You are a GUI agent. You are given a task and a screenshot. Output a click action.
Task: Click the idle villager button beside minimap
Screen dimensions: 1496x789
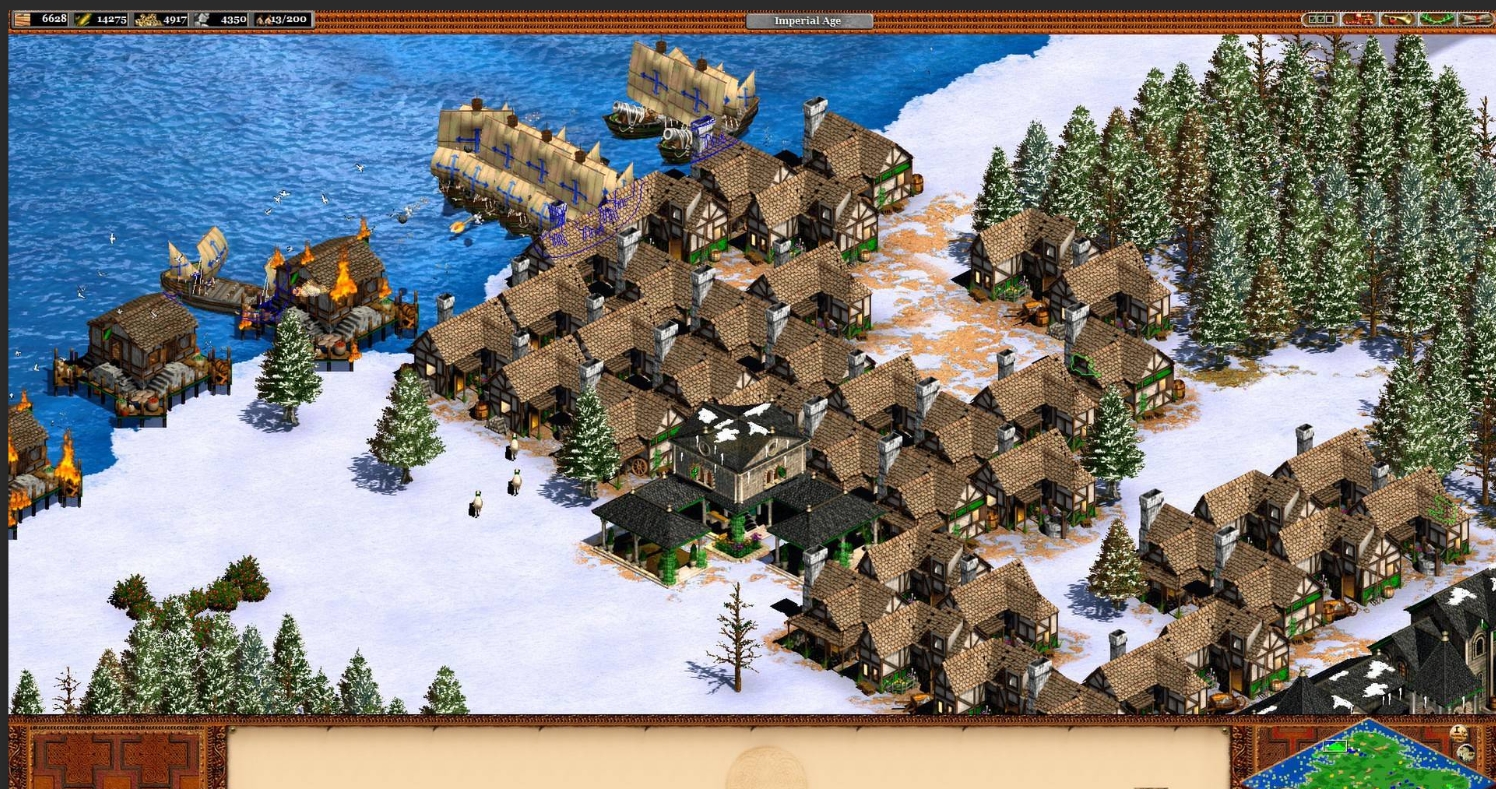click(x=1459, y=734)
